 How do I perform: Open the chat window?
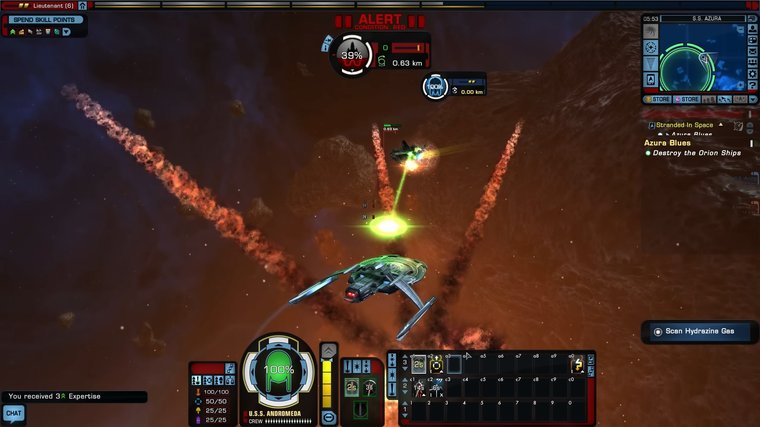click(13, 412)
